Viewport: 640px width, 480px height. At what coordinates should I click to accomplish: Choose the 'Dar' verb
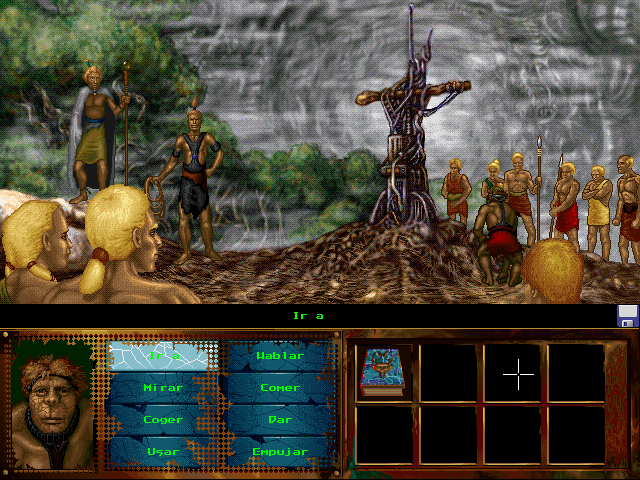pyautogui.click(x=279, y=419)
